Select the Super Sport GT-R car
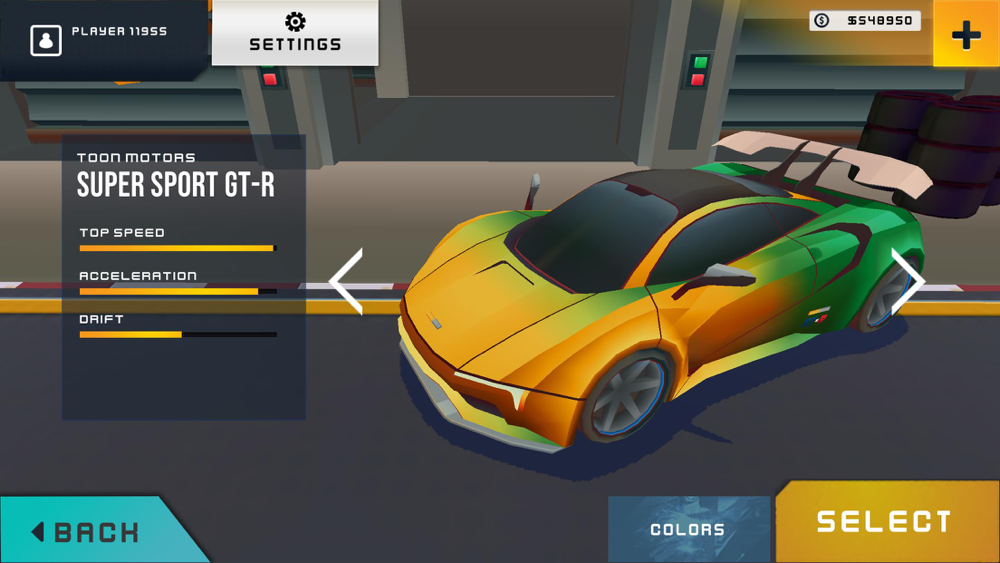 tap(884, 521)
